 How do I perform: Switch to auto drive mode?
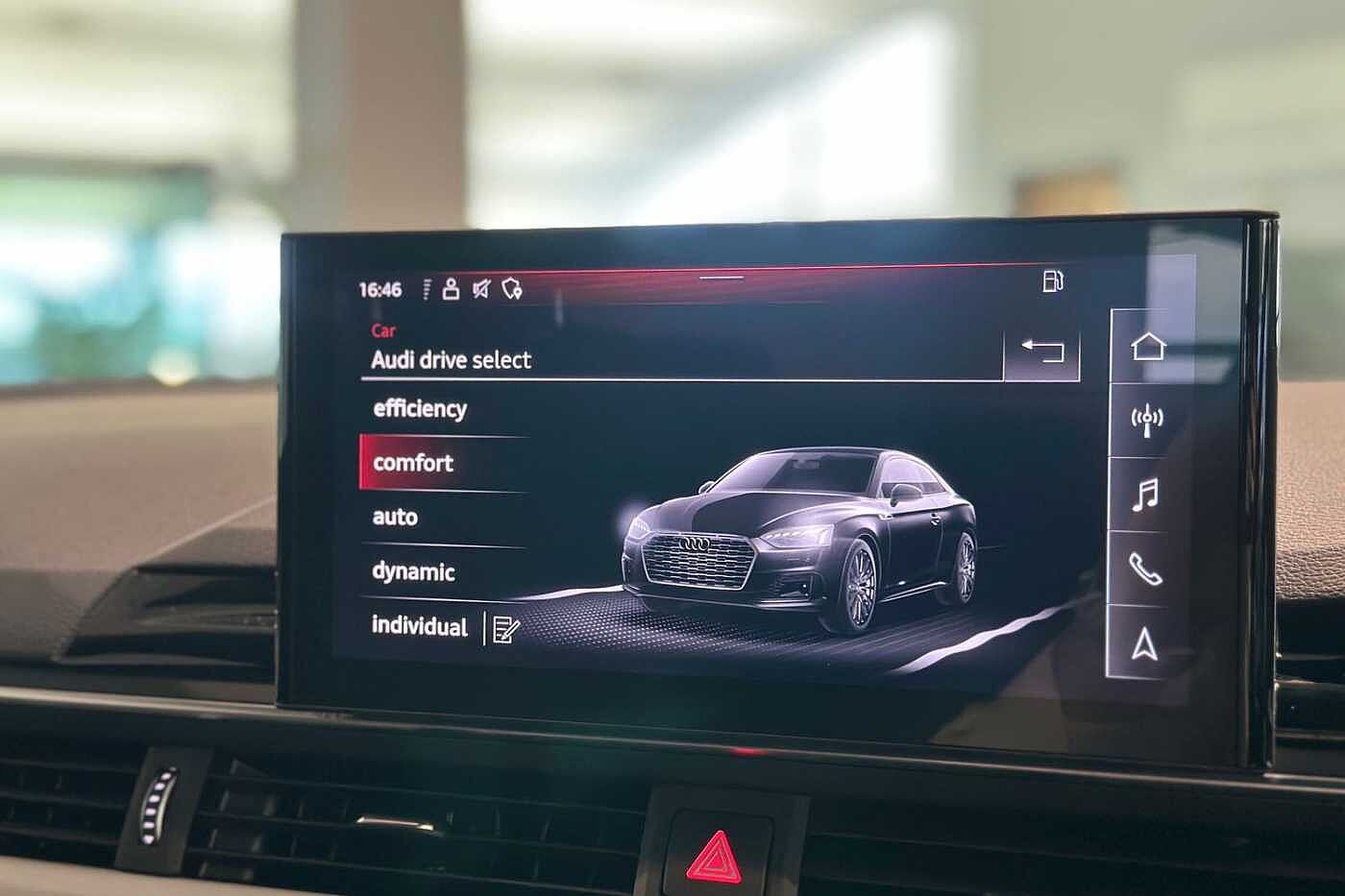coord(395,518)
